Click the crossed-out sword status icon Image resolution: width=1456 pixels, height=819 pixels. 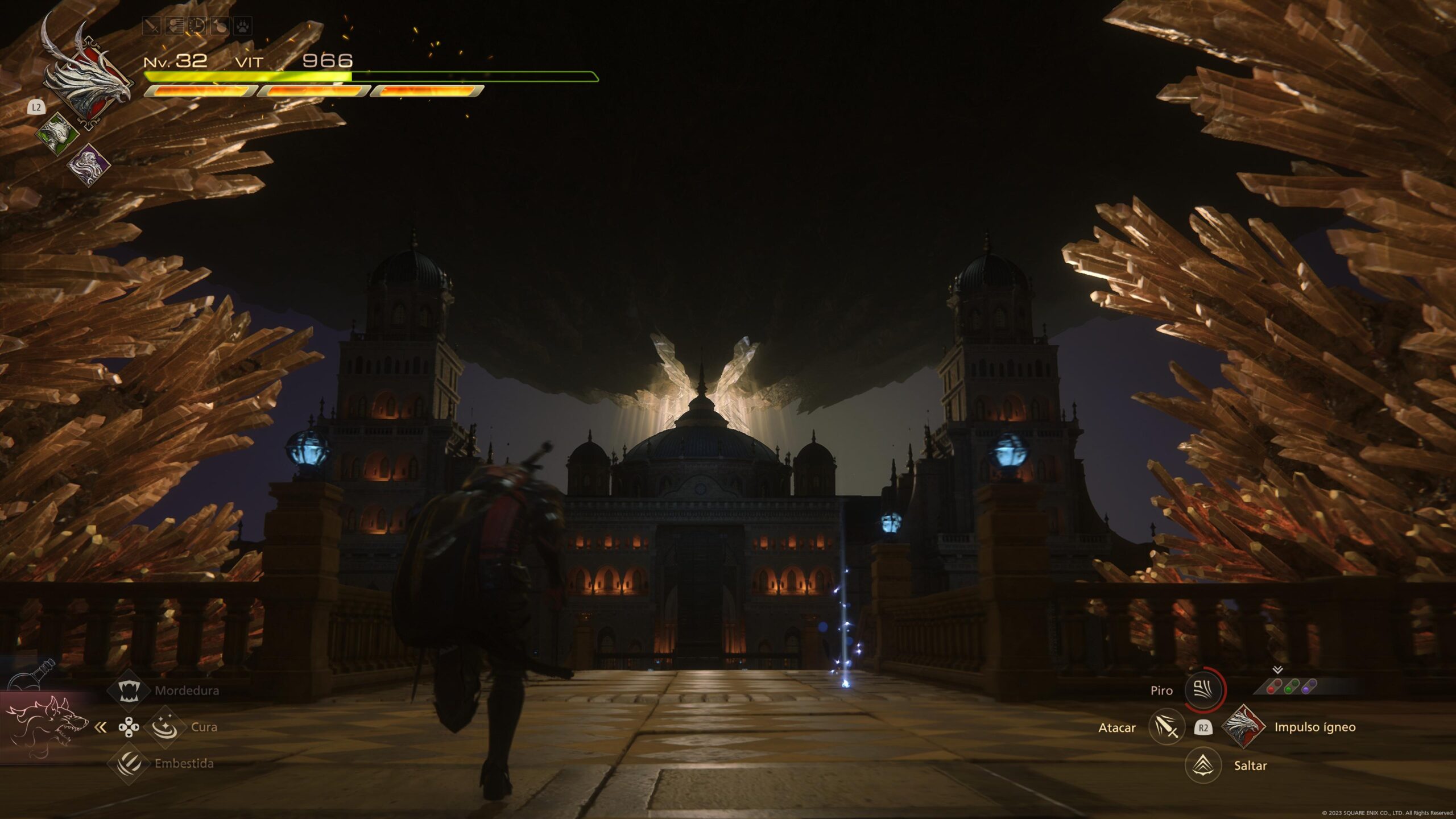(x=151, y=26)
